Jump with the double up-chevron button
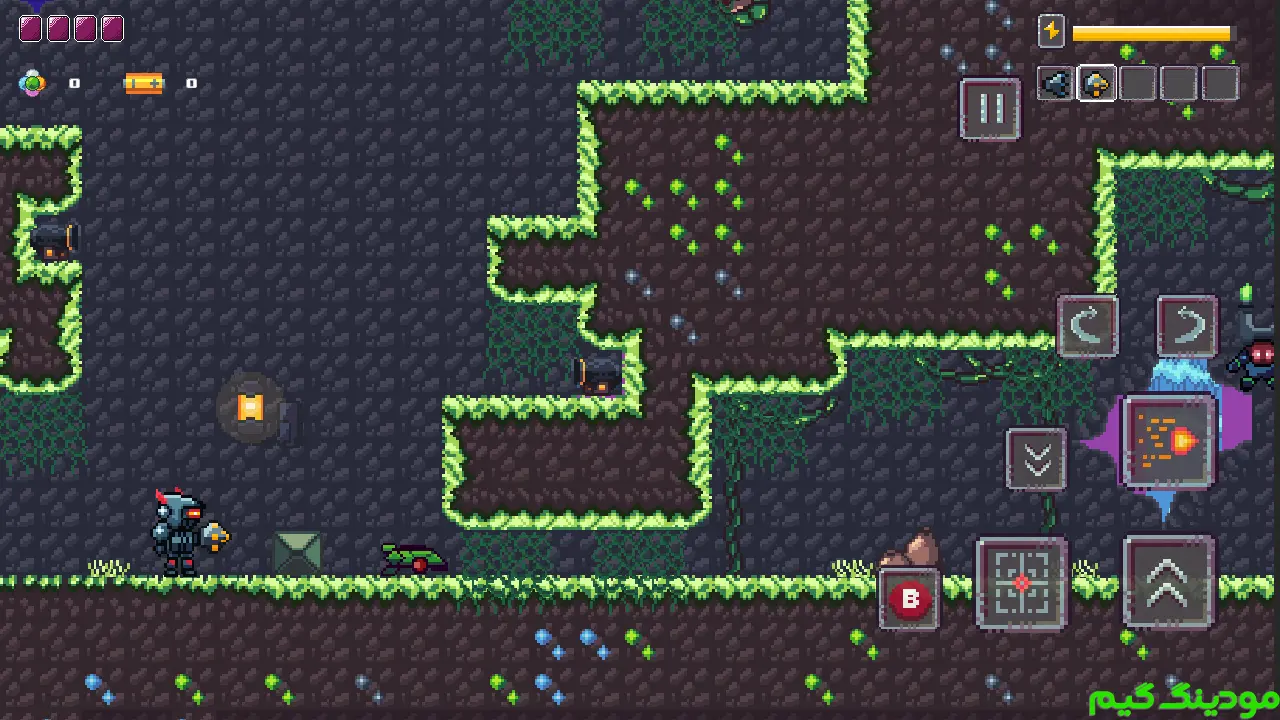Screen dimensions: 1280x720 (1168, 583)
